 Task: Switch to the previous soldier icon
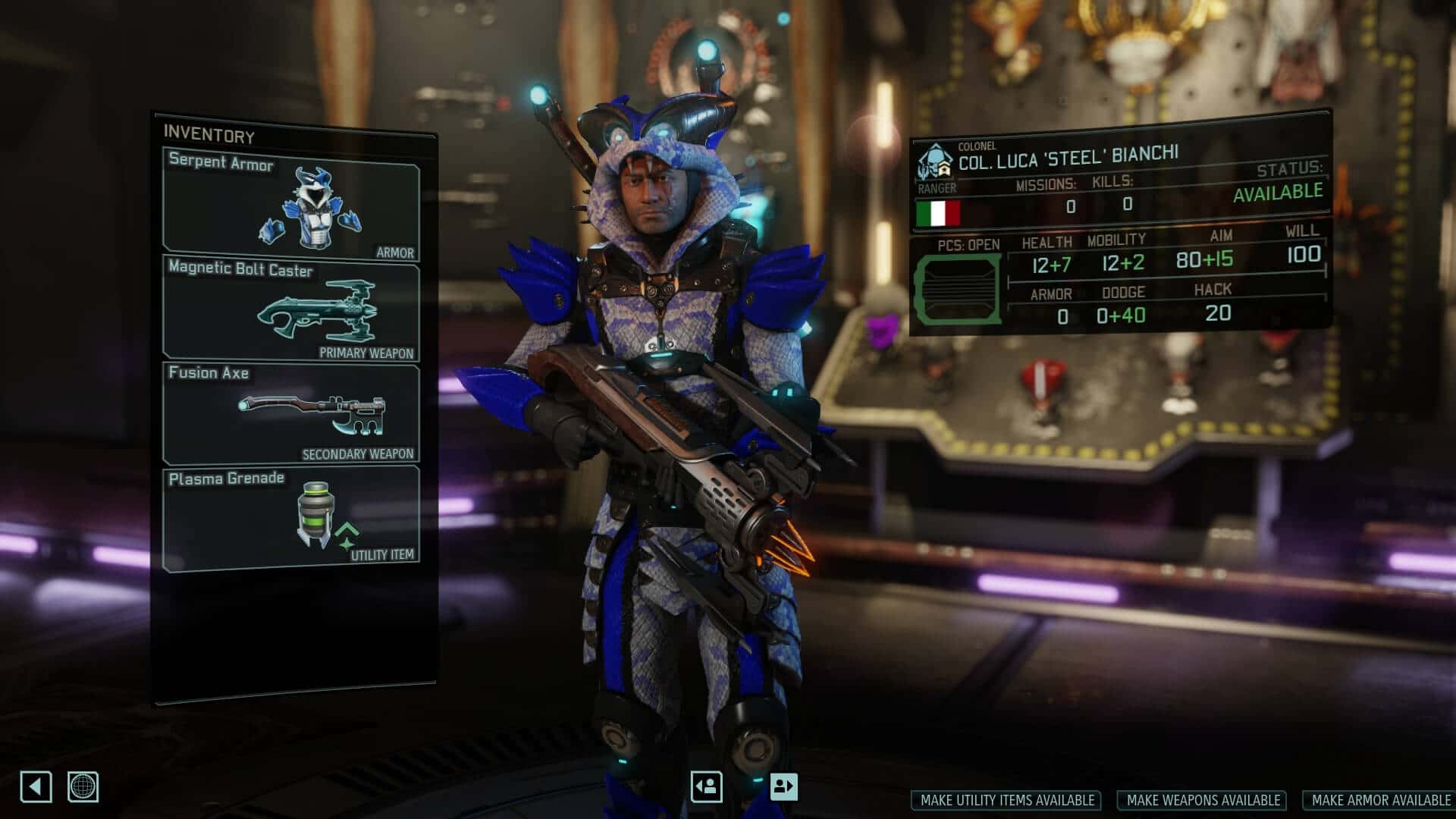coord(707,786)
